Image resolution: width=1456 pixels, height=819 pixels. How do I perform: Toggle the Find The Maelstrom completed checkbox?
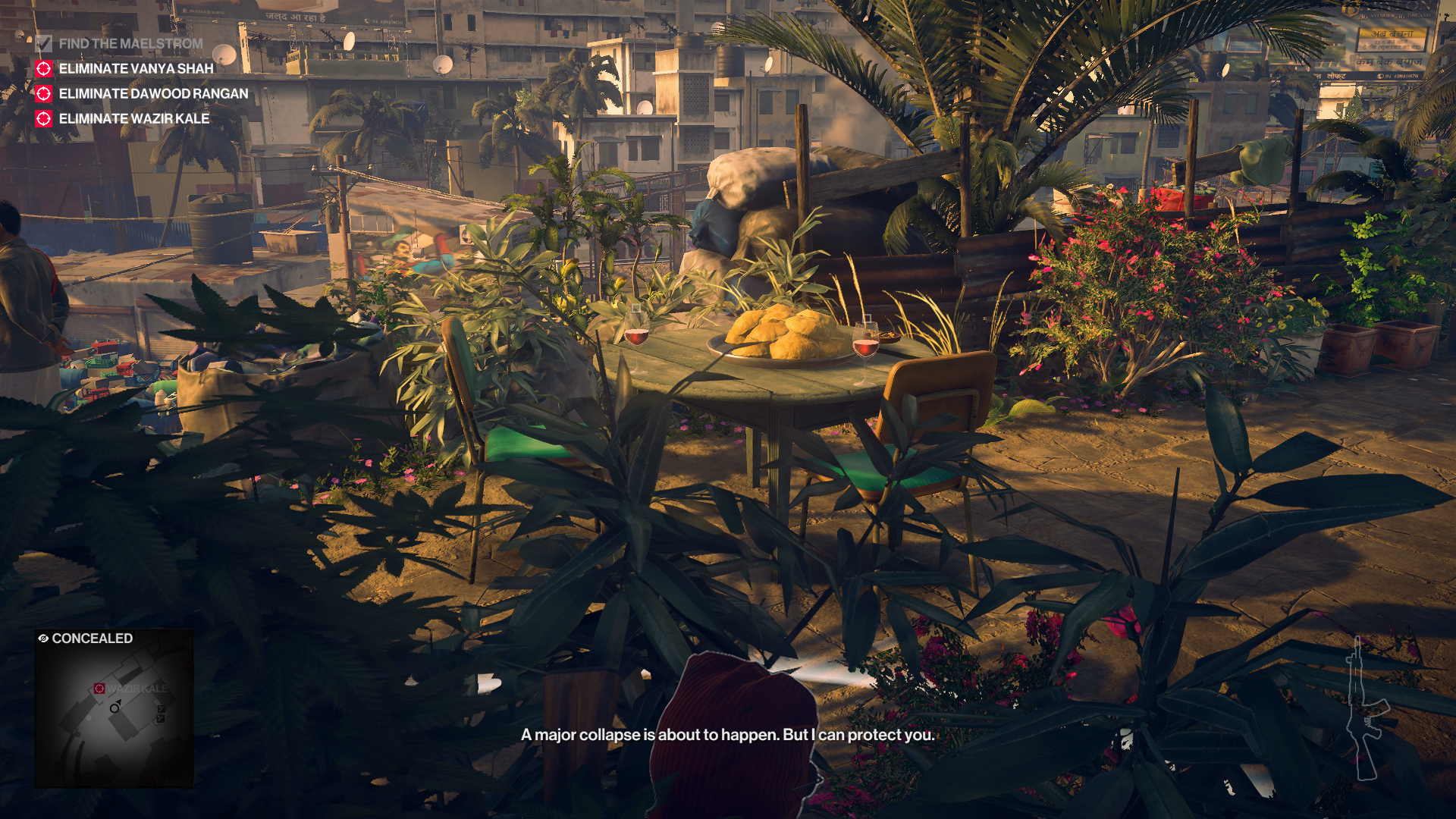pyautogui.click(x=43, y=44)
